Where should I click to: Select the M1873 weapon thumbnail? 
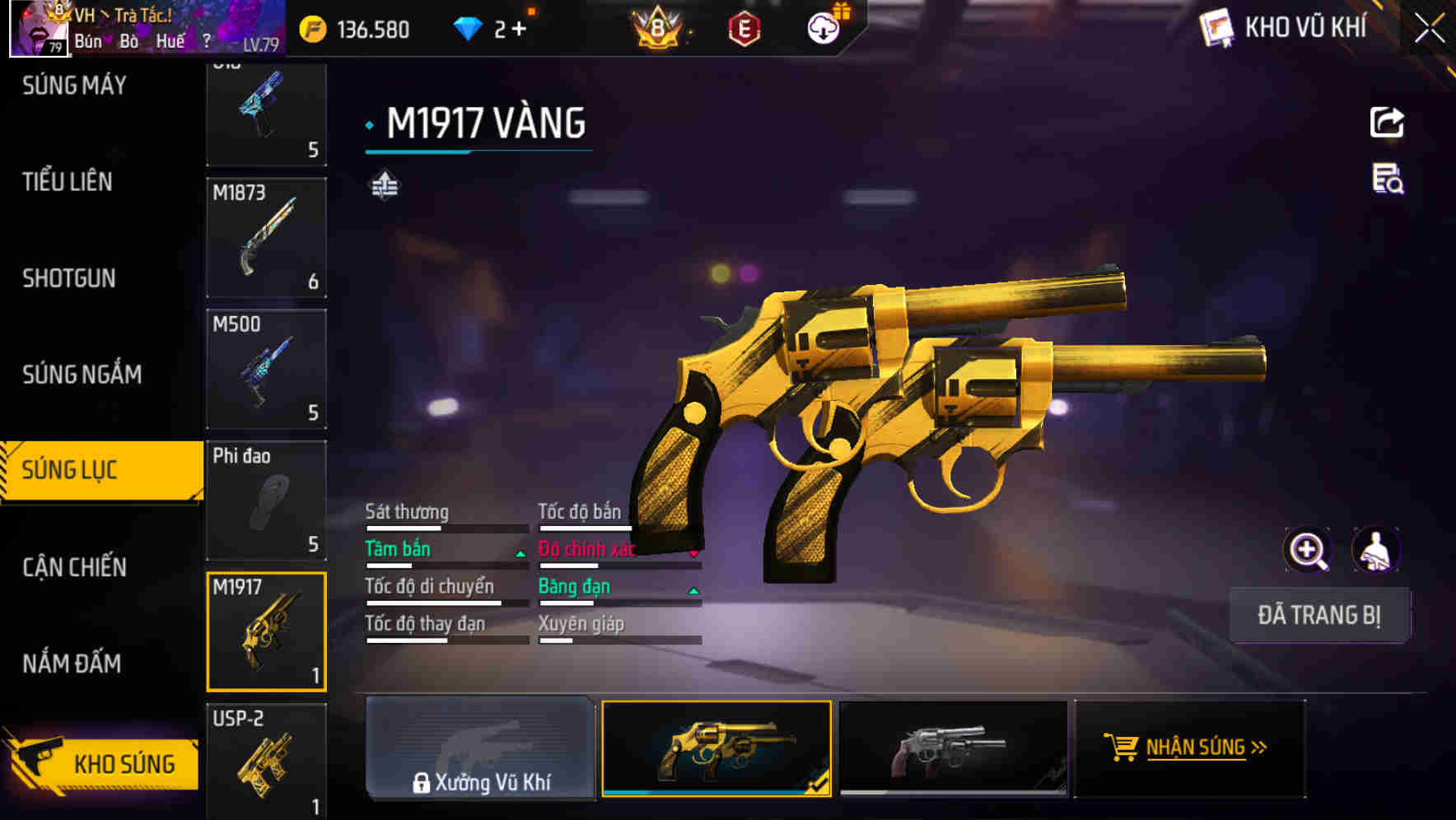[266, 237]
